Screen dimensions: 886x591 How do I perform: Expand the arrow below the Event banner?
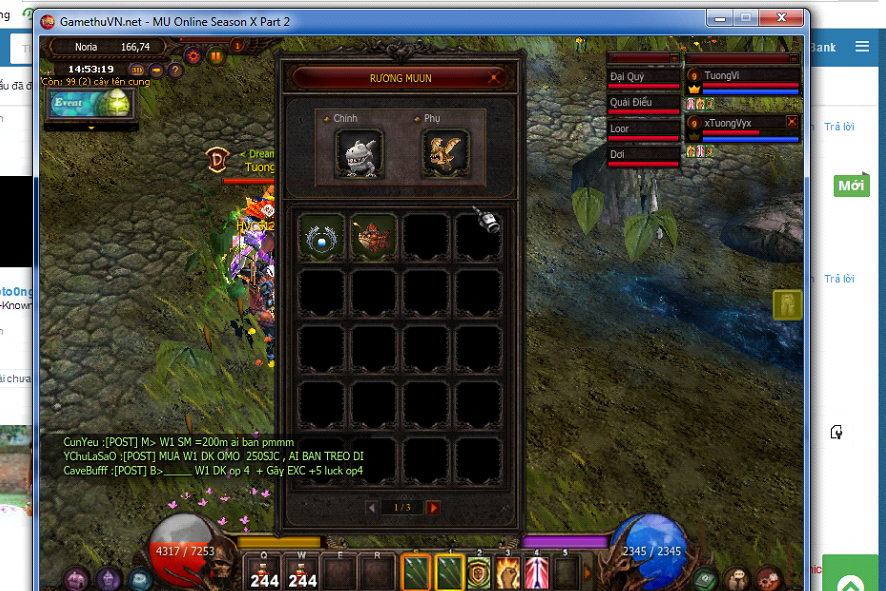click(92, 128)
